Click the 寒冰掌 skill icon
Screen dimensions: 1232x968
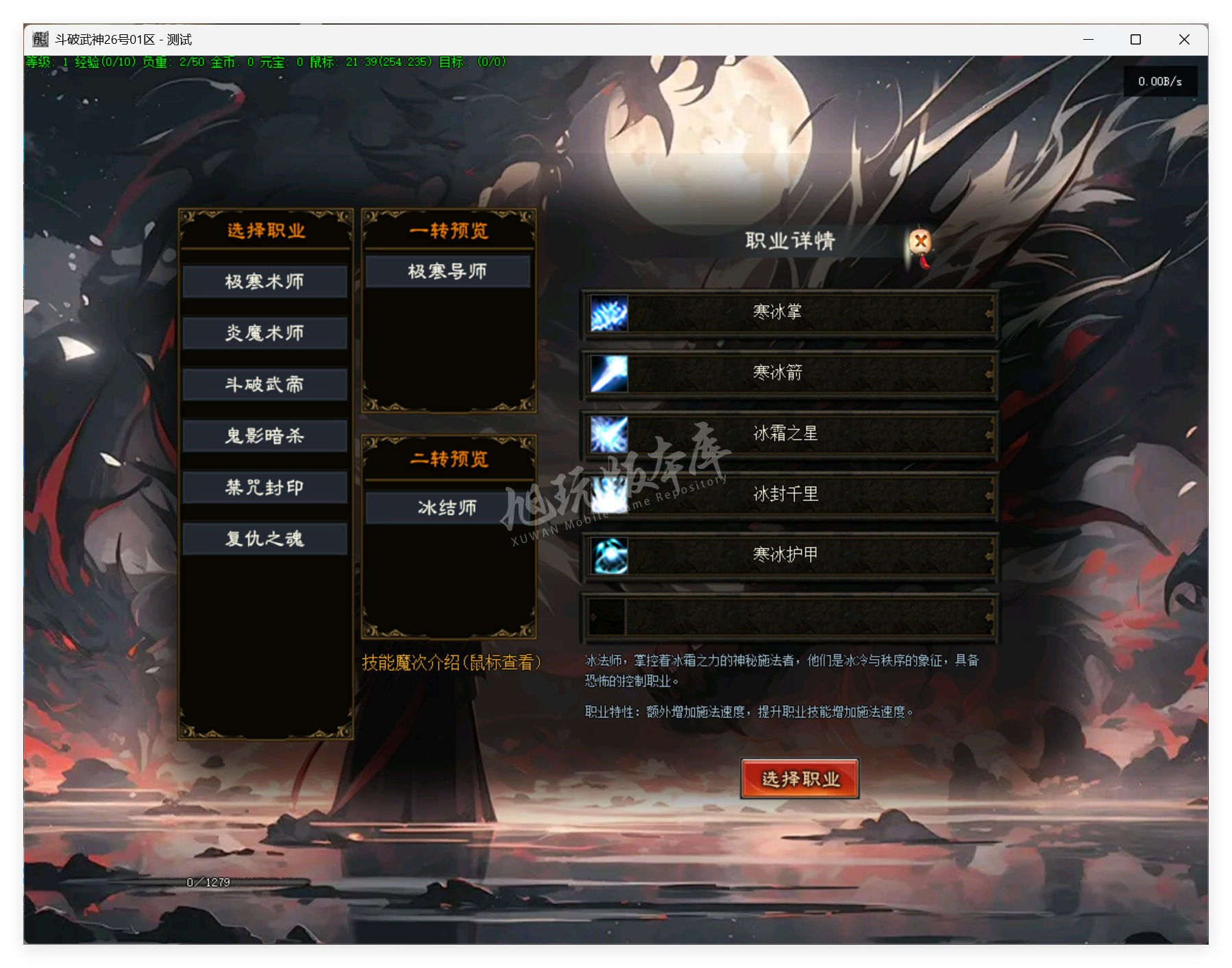(x=608, y=313)
